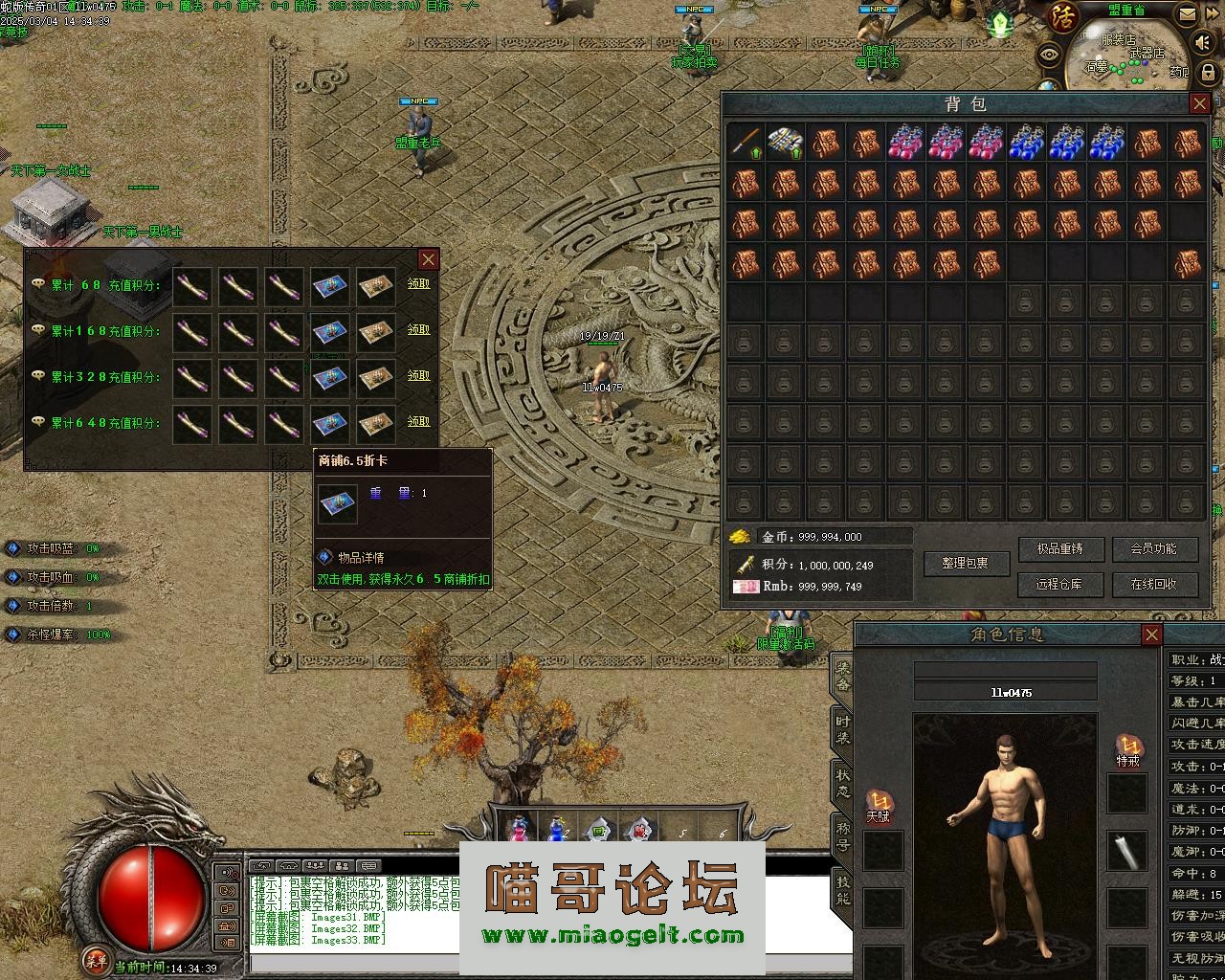The width and height of the screenshot is (1225, 980).
Task: Close the 背包 backpack window
Action: pos(1200,103)
